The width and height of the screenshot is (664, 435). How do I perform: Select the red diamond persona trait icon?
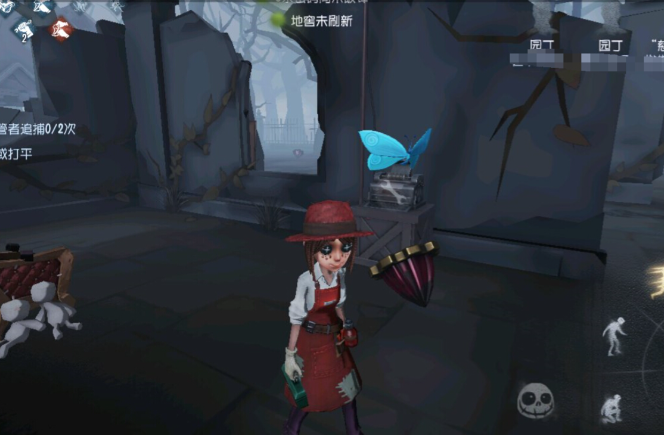click(61, 29)
